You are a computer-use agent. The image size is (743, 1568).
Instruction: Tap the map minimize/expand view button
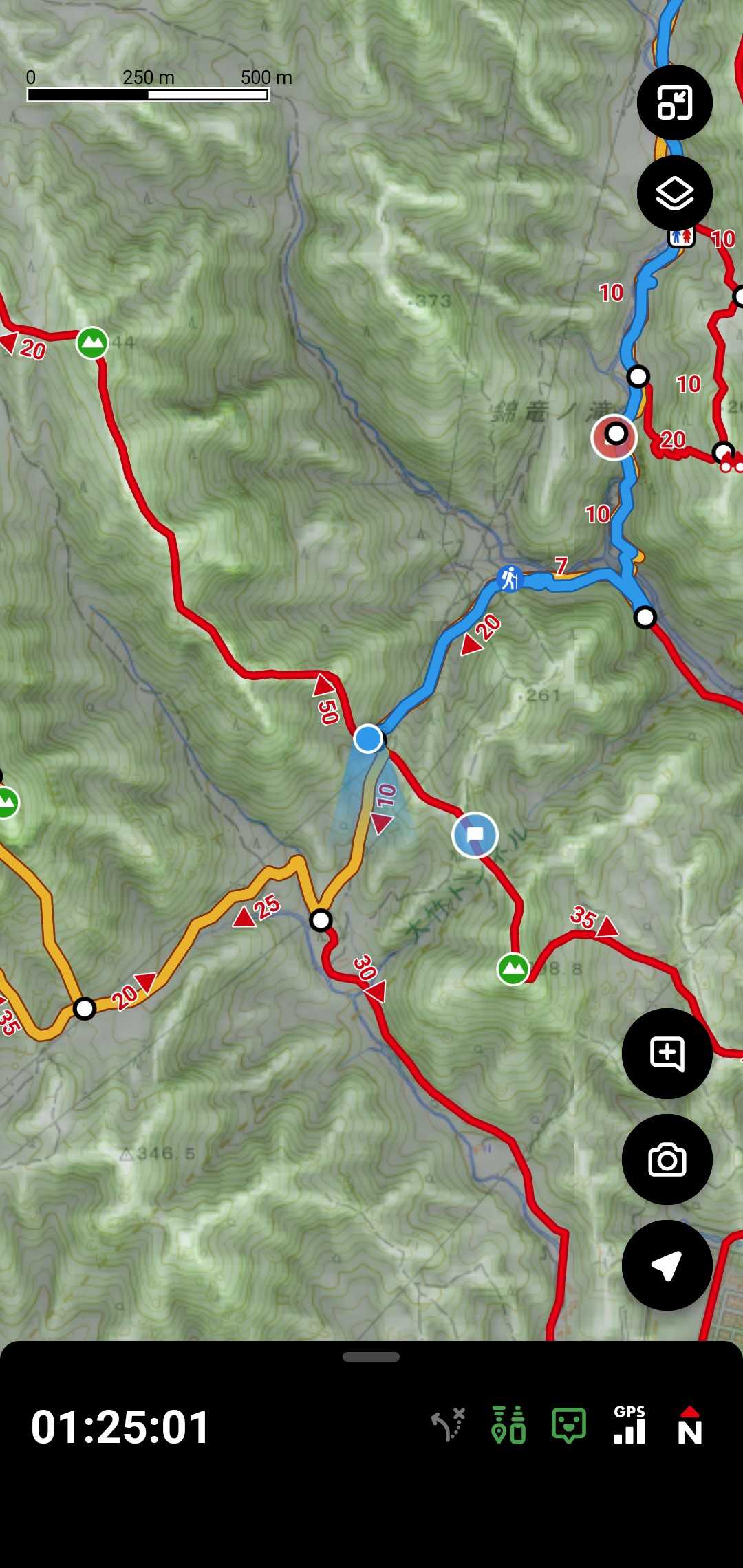pyautogui.click(x=674, y=102)
